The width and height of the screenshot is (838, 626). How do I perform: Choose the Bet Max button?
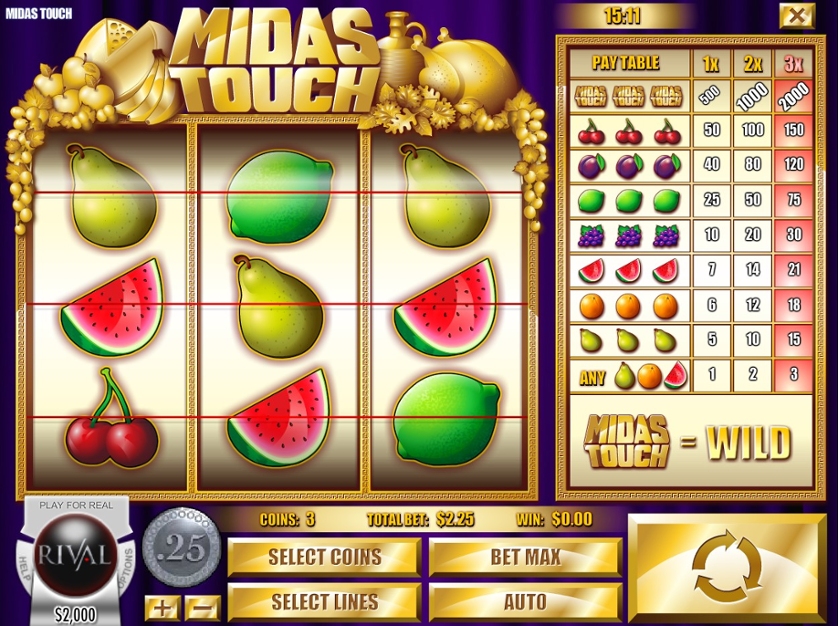(525, 557)
